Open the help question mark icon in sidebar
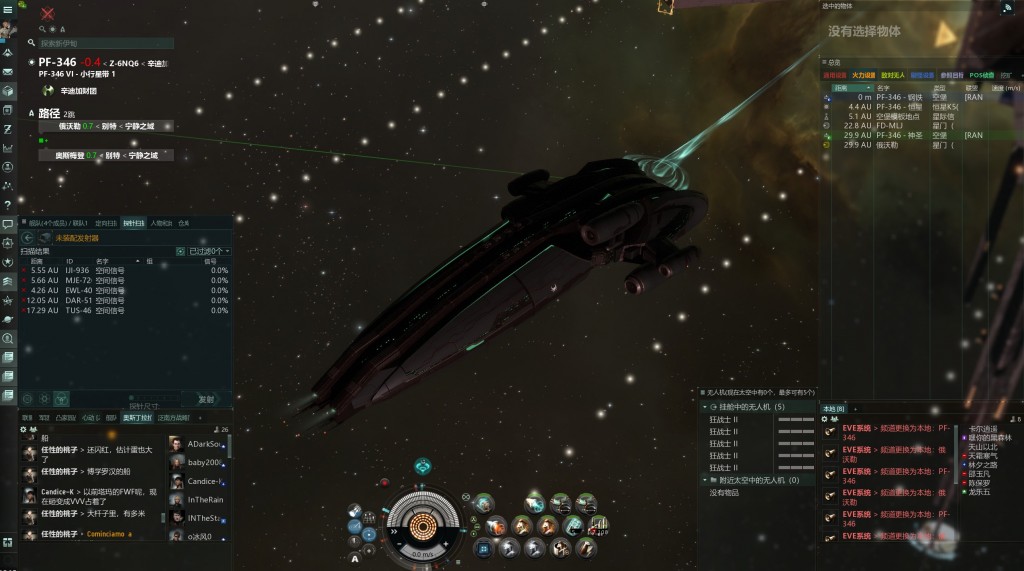 8,205
